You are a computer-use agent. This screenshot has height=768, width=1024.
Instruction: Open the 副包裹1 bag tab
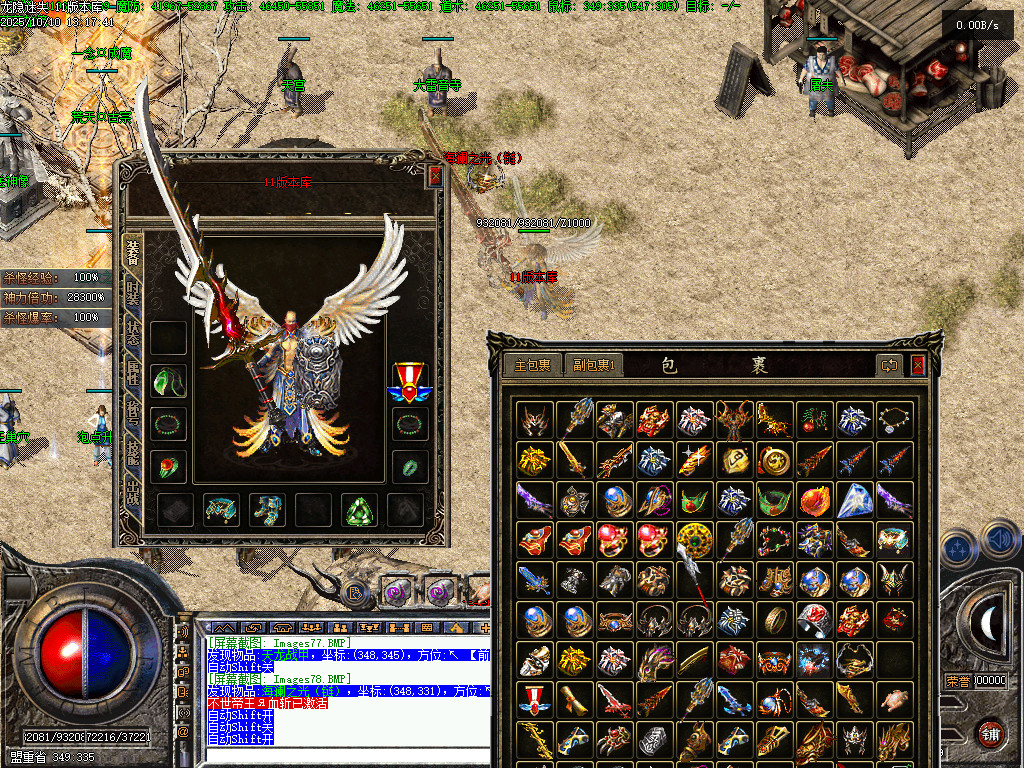click(593, 365)
